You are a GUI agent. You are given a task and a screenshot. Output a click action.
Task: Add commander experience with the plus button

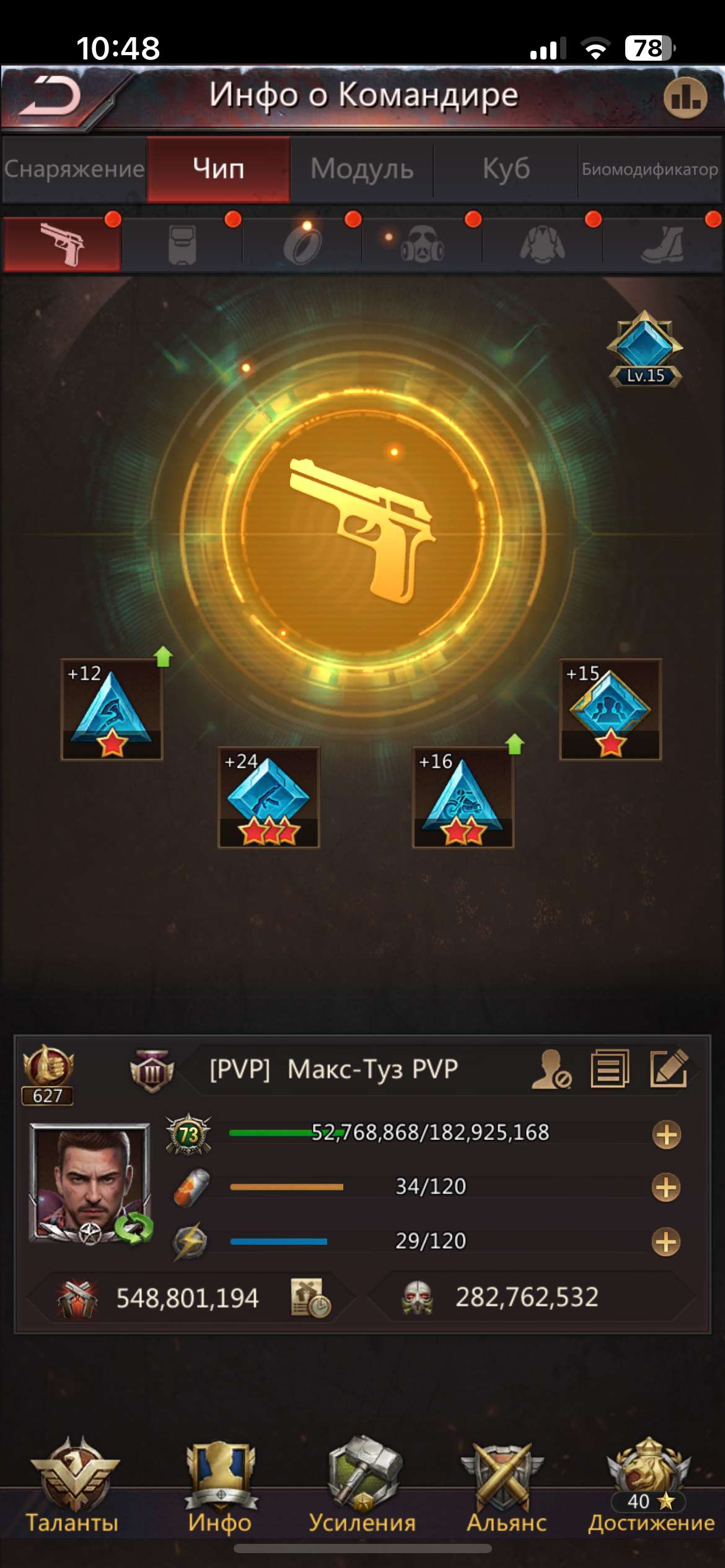tap(666, 1135)
